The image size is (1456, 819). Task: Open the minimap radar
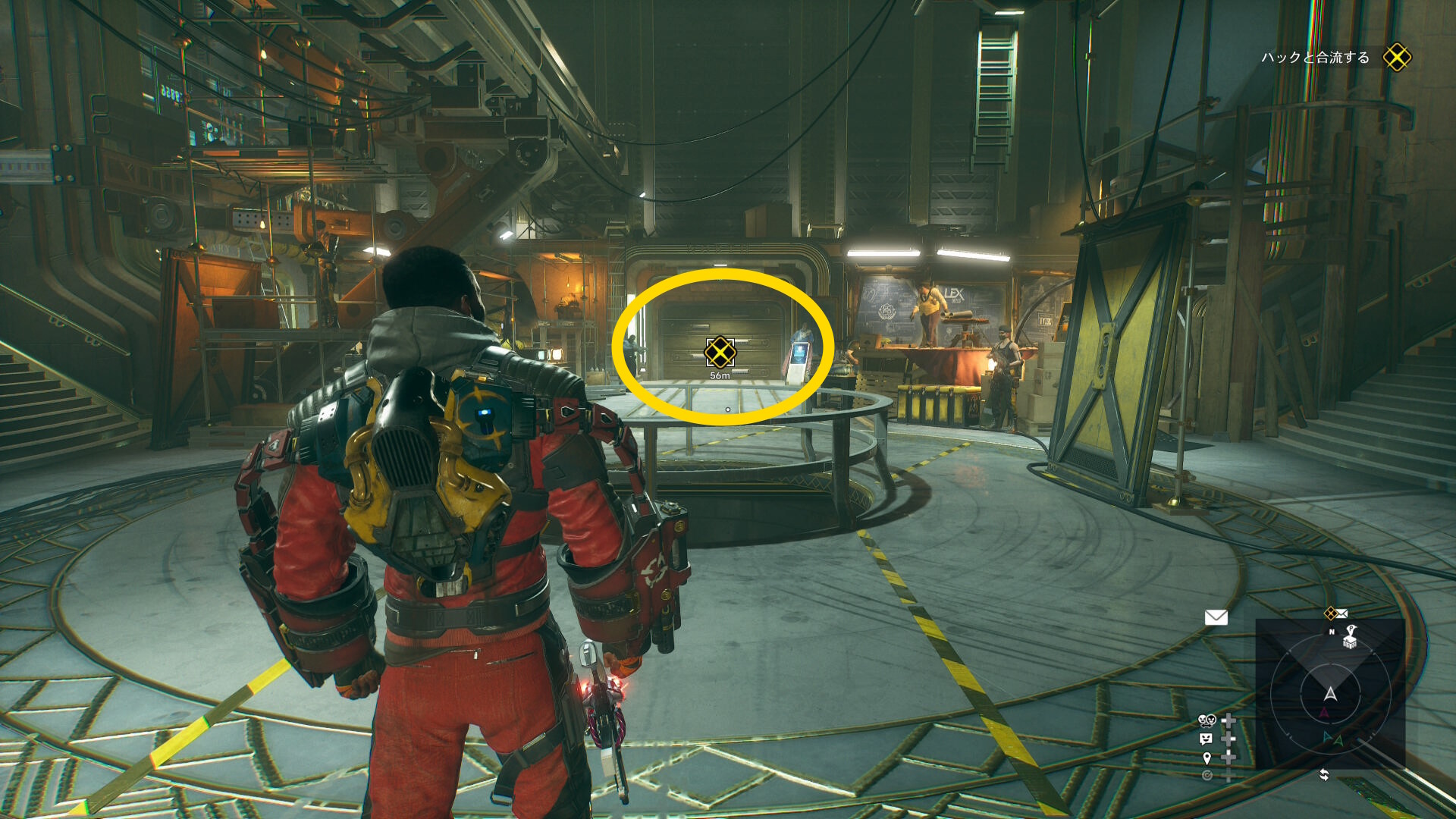[x=1330, y=693]
